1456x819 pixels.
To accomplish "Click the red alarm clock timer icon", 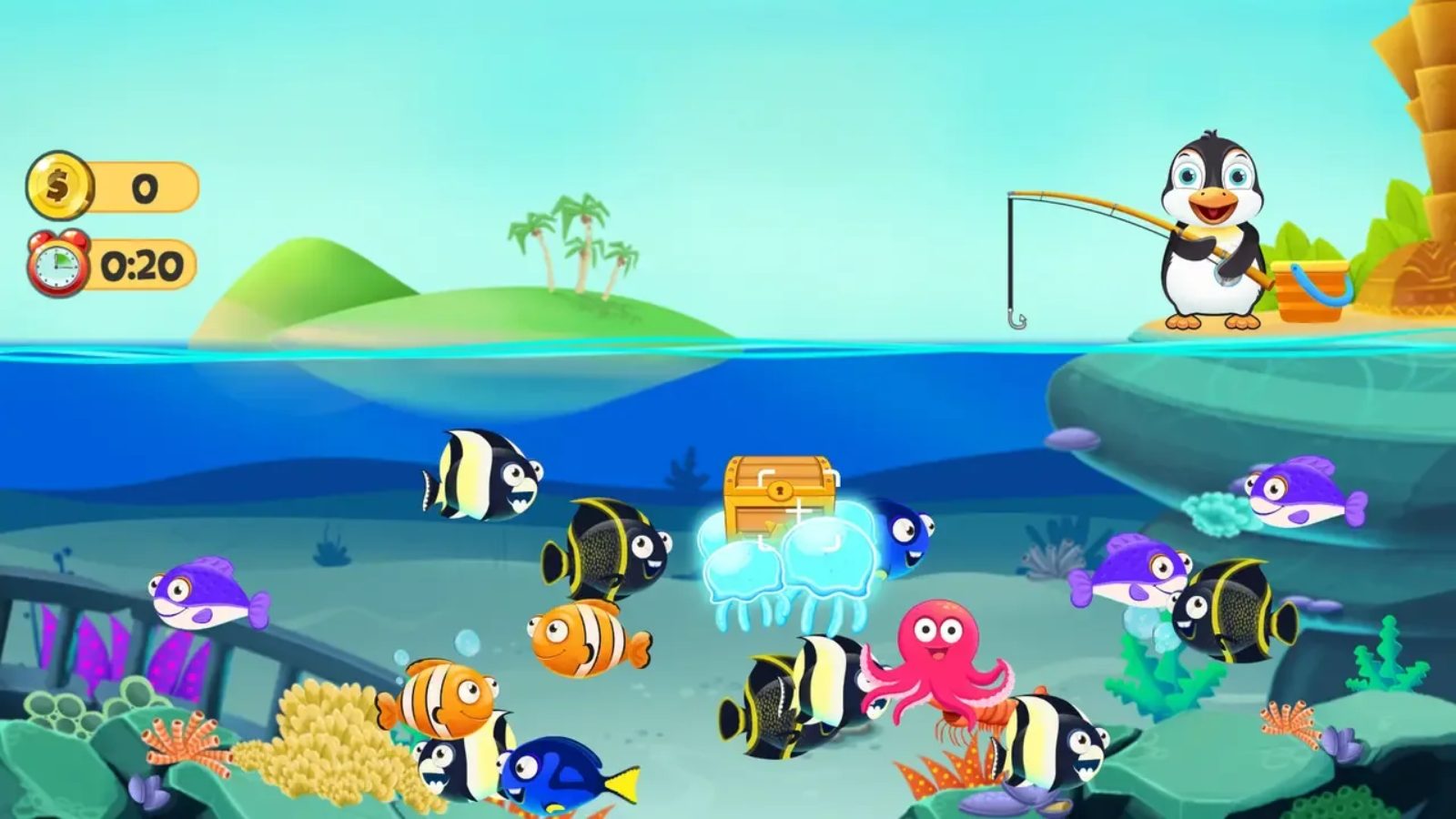I will (x=56, y=266).
